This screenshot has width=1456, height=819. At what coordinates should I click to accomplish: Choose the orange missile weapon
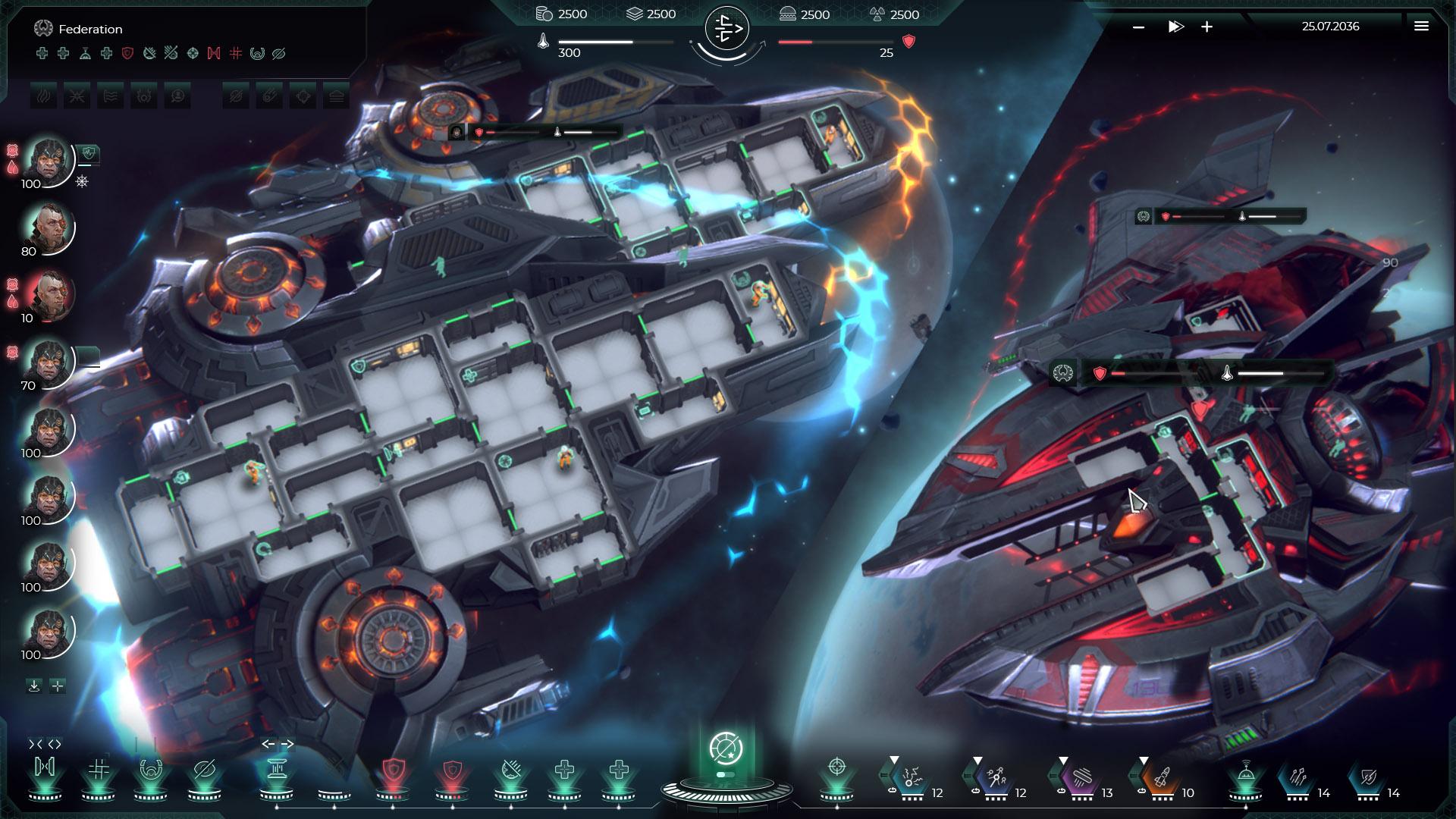[1161, 777]
